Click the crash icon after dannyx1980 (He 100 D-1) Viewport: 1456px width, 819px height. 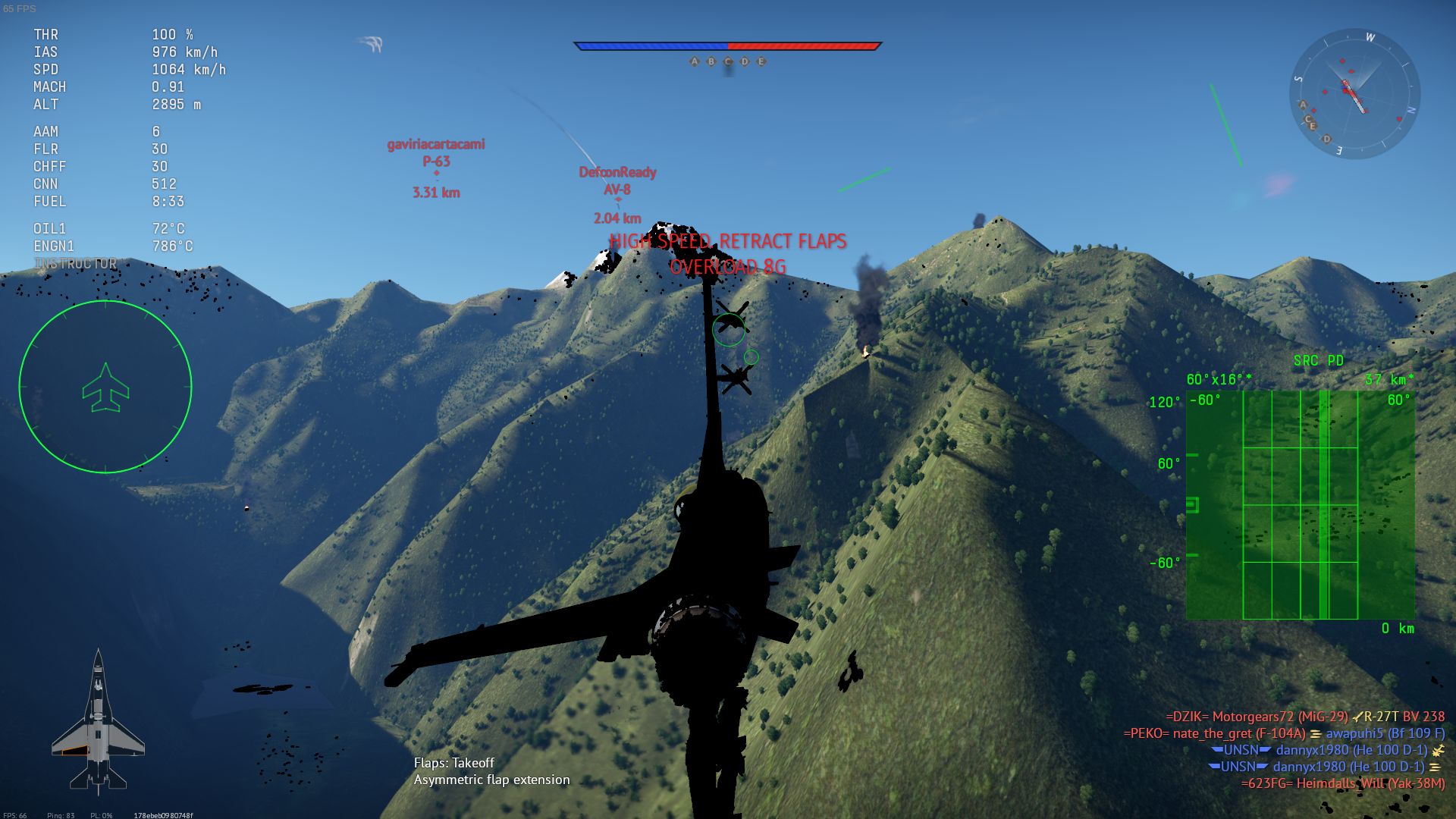click(1437, 750)
